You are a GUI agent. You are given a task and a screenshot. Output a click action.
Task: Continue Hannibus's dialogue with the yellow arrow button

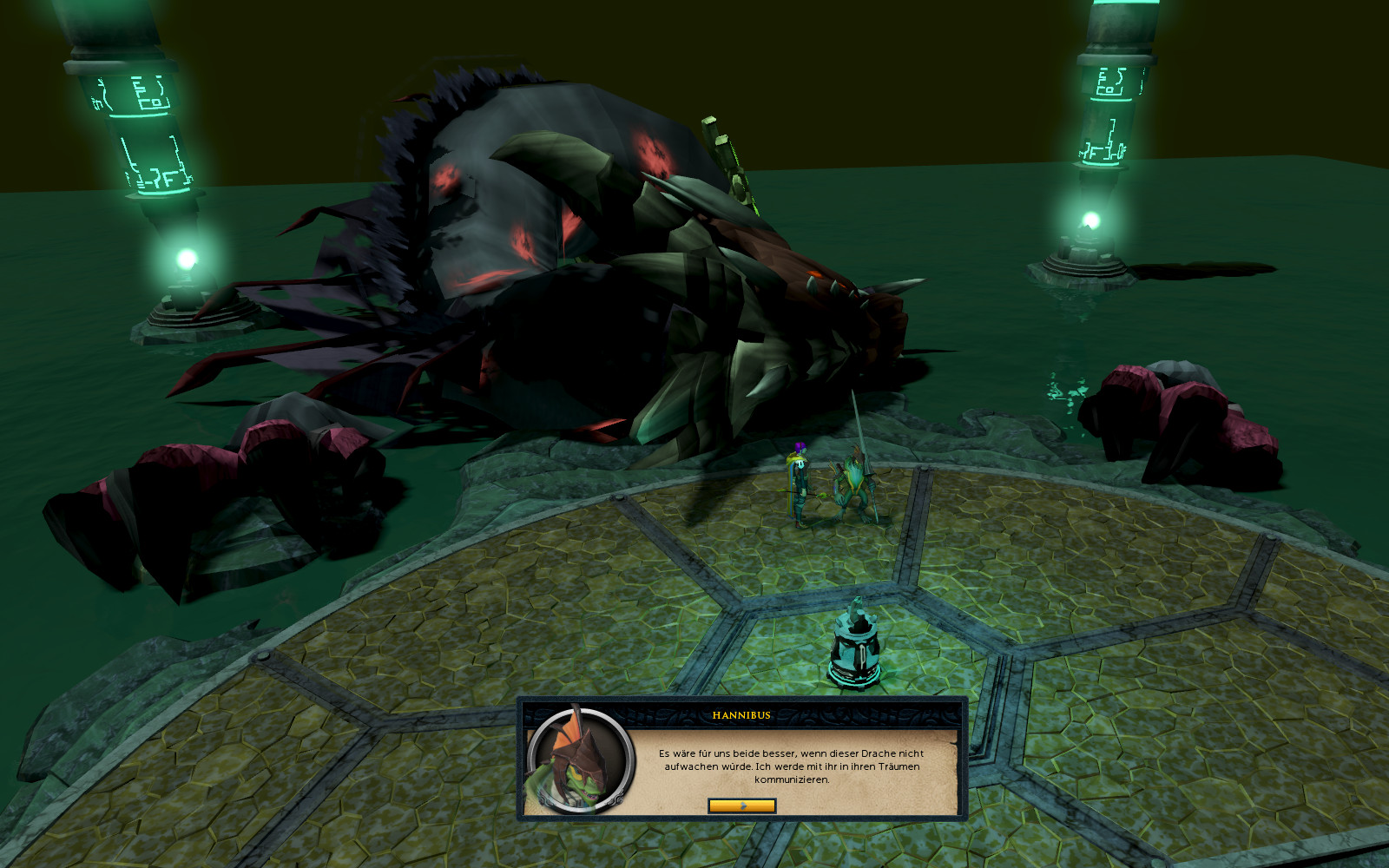(x=741, y=806)
